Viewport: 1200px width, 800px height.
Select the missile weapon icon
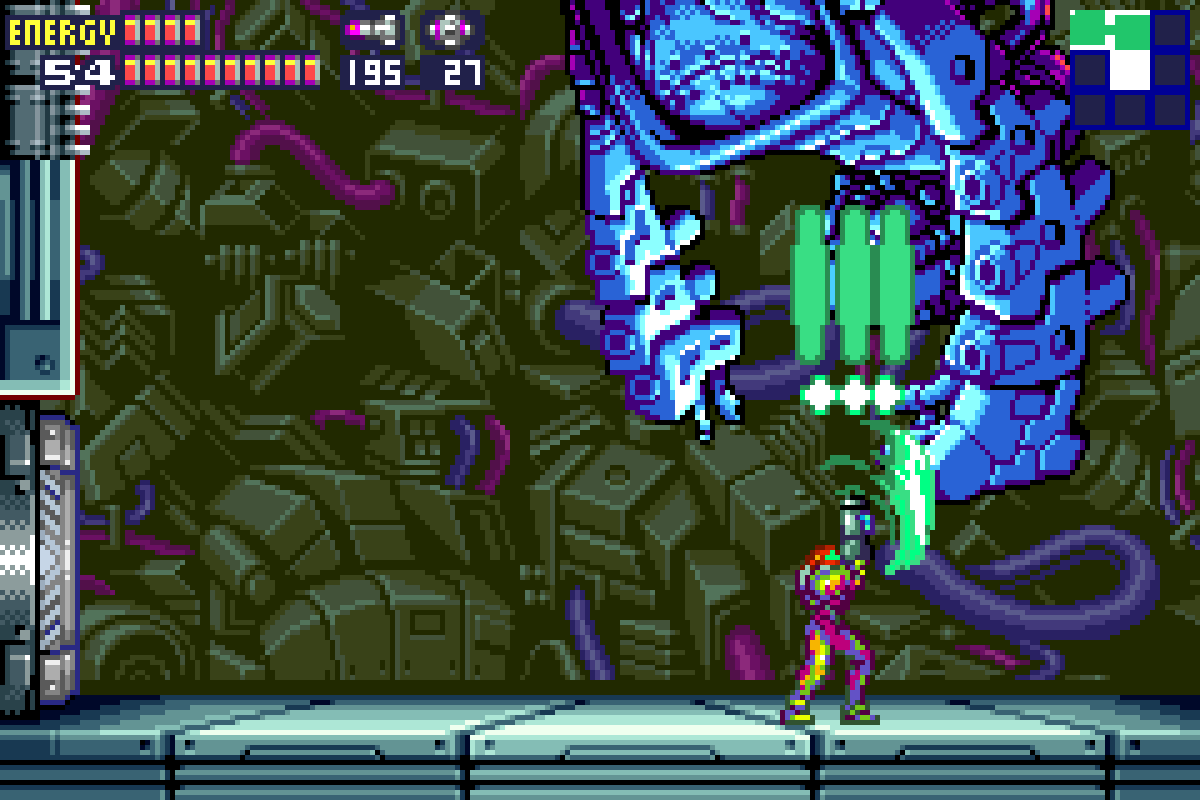[373, 30]
